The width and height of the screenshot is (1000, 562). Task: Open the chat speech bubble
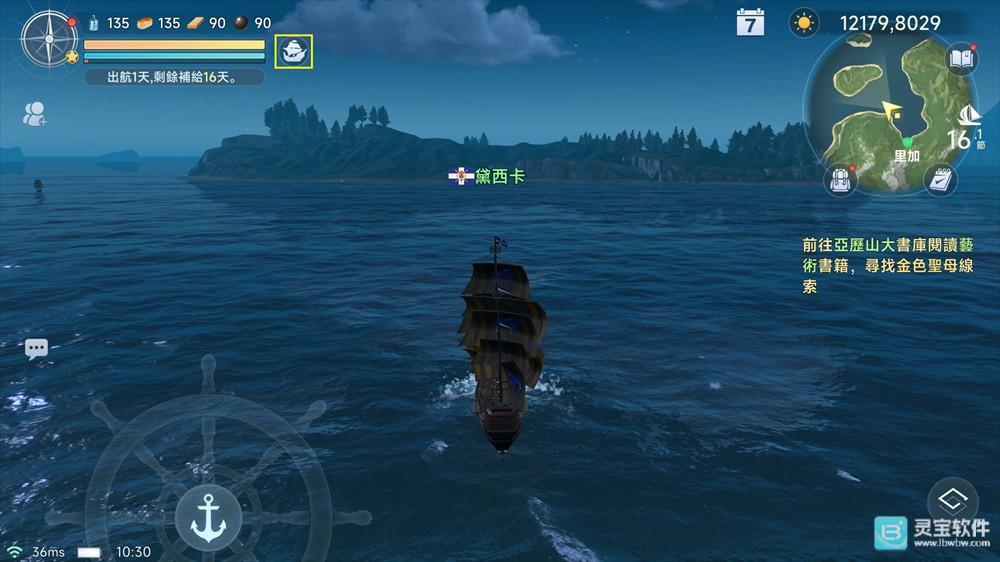click(36, 348)
